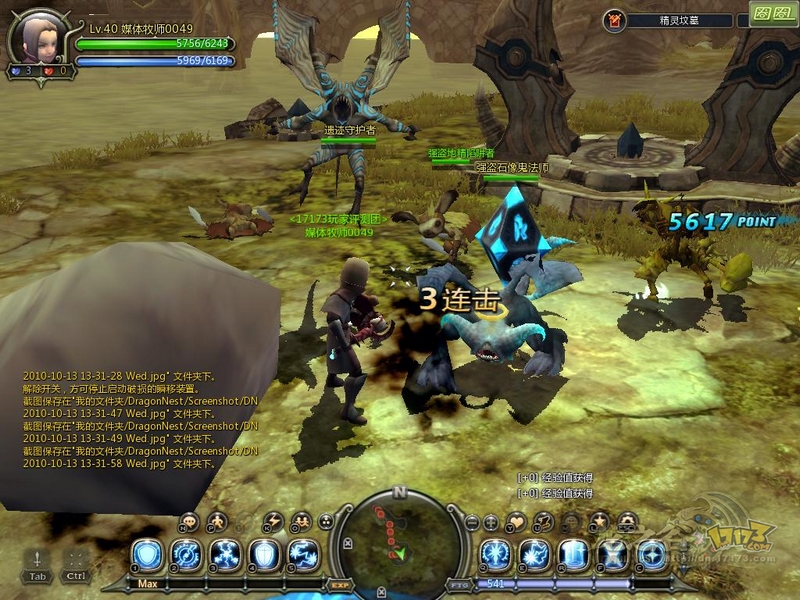
Task: Activate the blue shield skill in slot 1
Action: tap(148, 555)
